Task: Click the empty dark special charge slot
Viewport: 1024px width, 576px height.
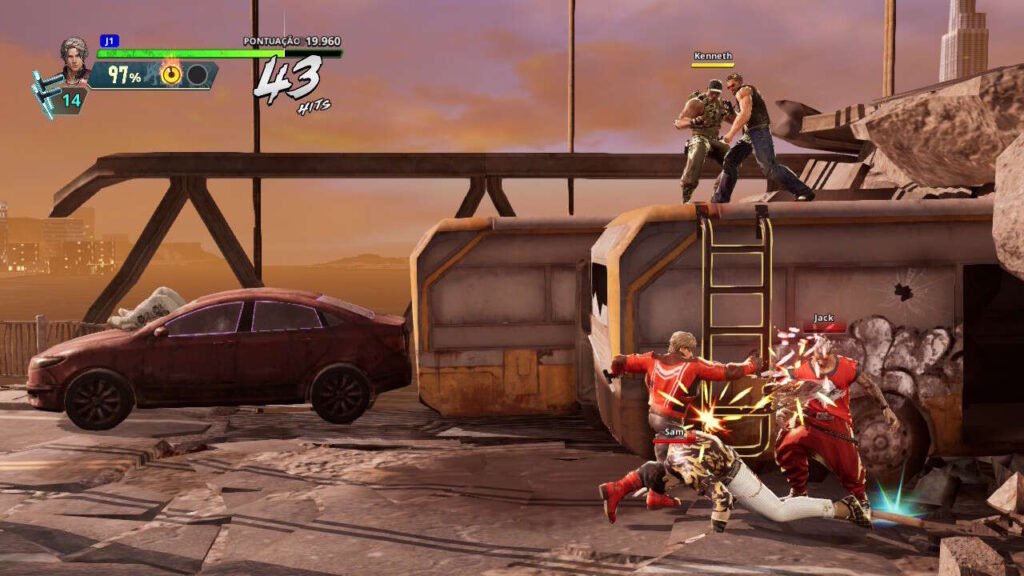Action: pos(197,75)
